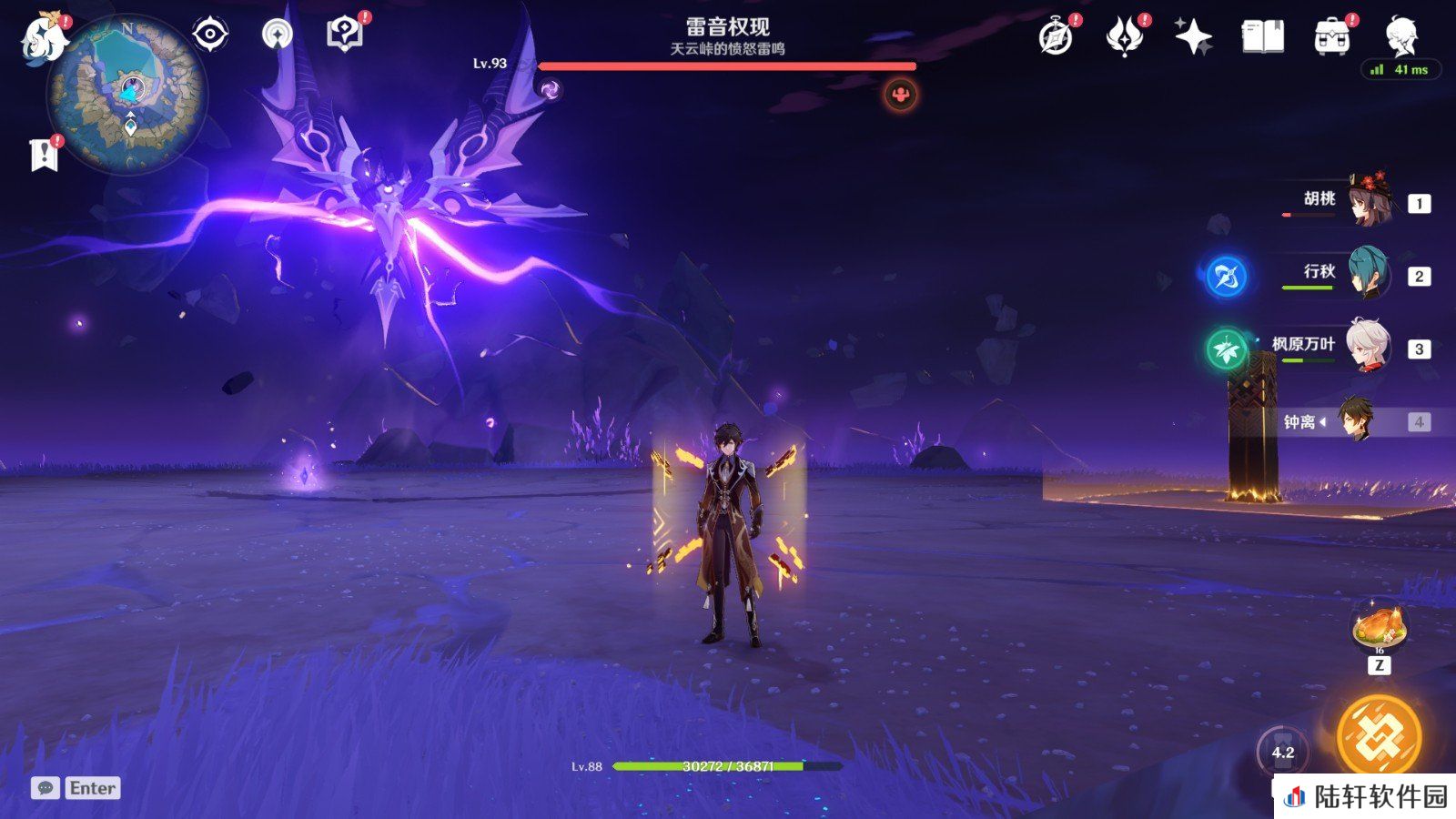This screenshot has height=819, width=1456.
Task: Open the Battle Pass icon
Action: 1124,37
